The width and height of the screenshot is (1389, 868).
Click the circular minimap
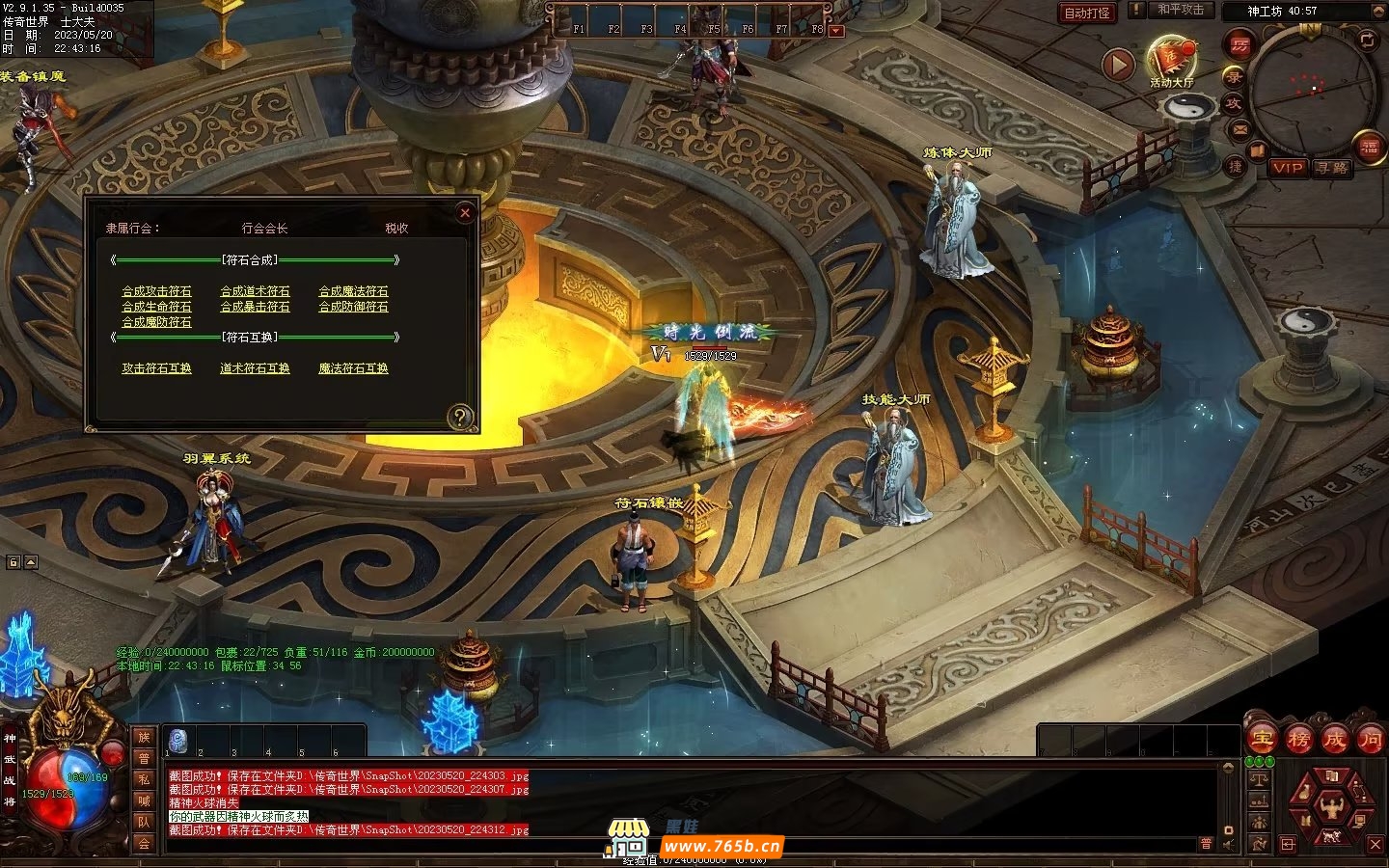pos(1312,89)
